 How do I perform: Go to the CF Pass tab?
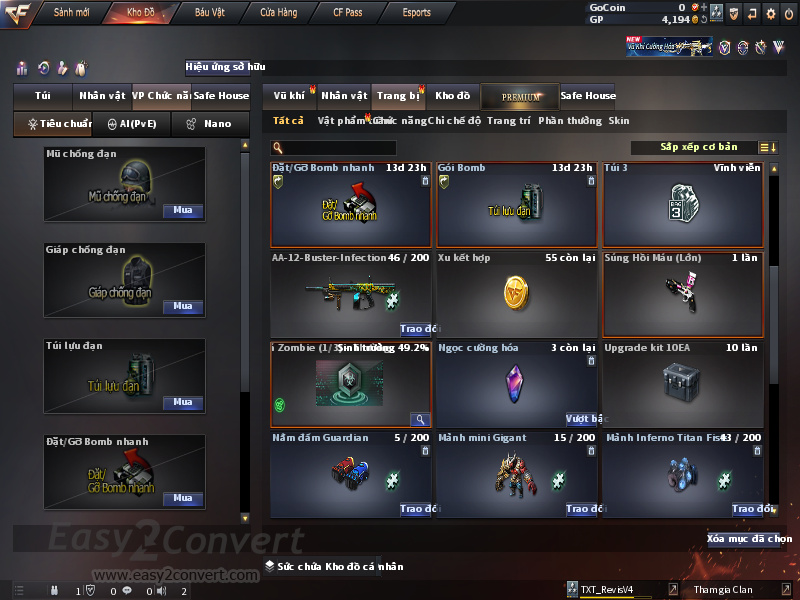pyautogui.click(x=348, y=12)
